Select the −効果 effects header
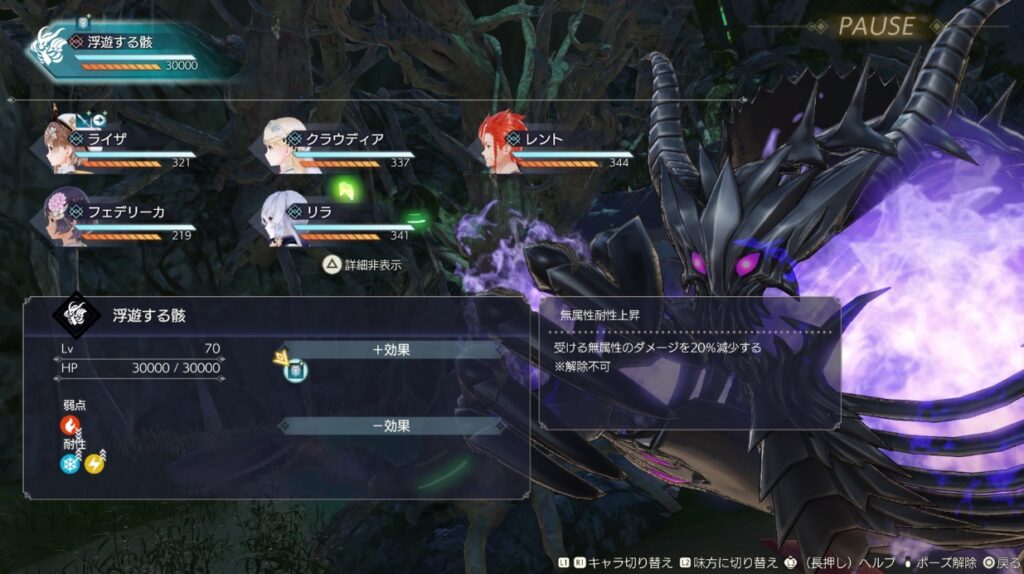Screen dimensions: 1024x574 coord(392,426)
